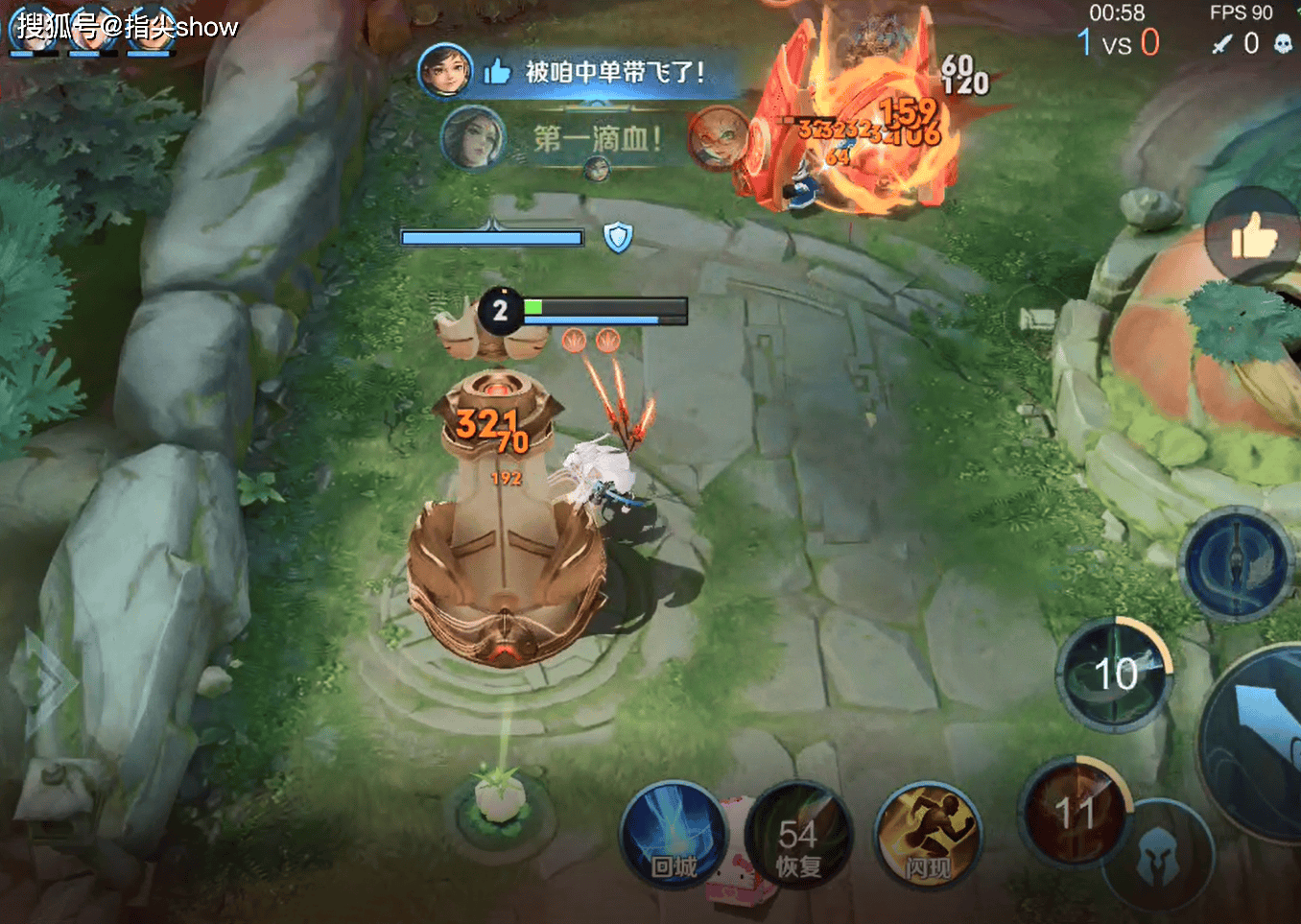Click the orange thumbs-up like button
Image resolution: width=1301 pixels, height=924 pixels.
pyautogui.click(x=1253, y=235)
